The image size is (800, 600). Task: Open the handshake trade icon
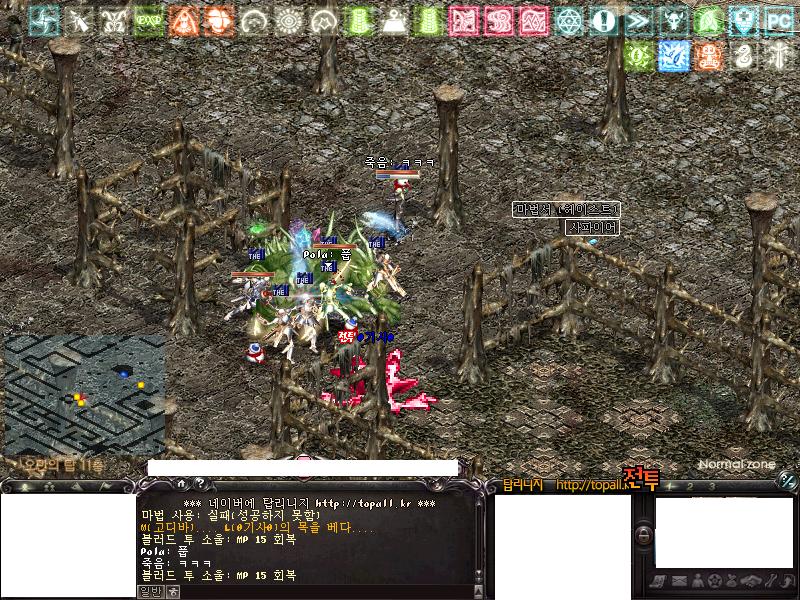(x=750, y=581)
